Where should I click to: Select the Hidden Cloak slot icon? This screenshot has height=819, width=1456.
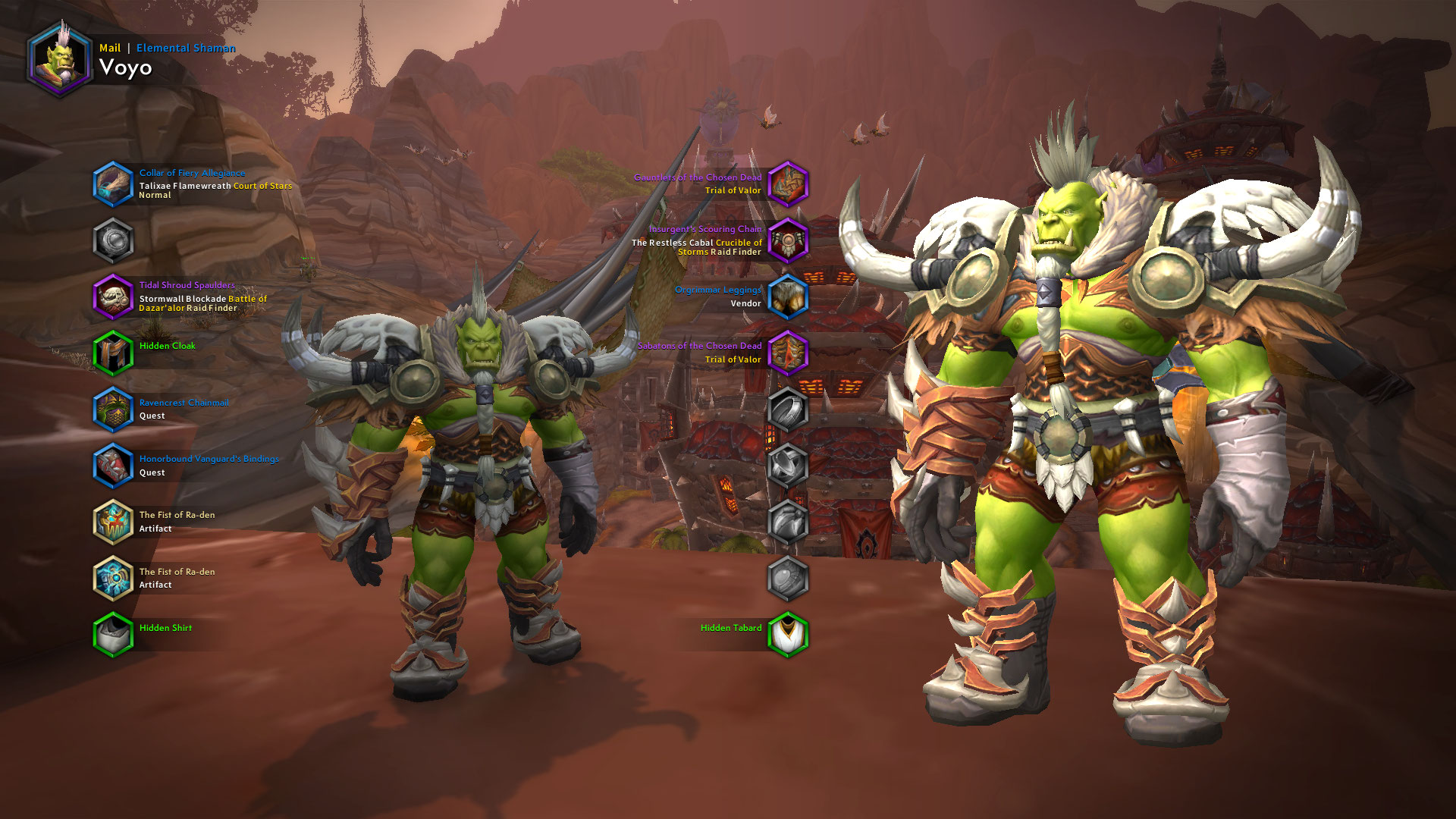click(x=114, y=353)
